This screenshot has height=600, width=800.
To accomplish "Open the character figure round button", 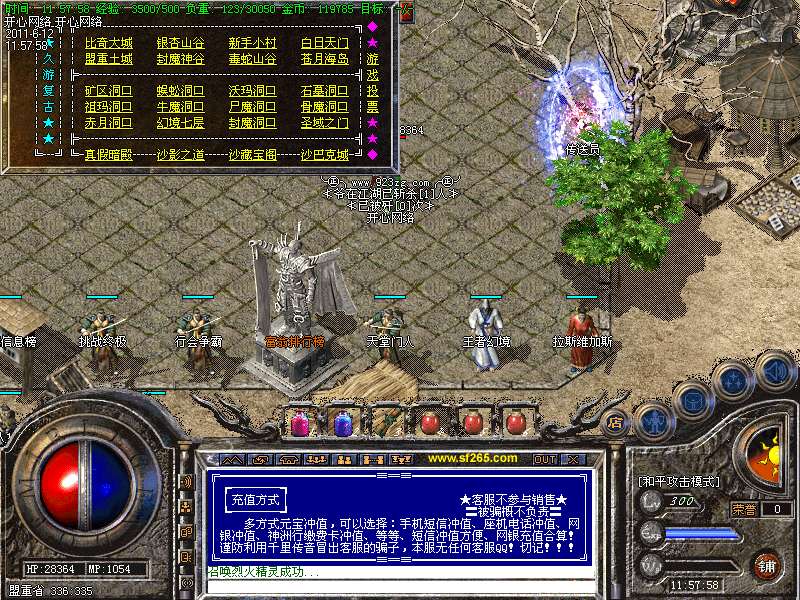I will click(653, 420).
